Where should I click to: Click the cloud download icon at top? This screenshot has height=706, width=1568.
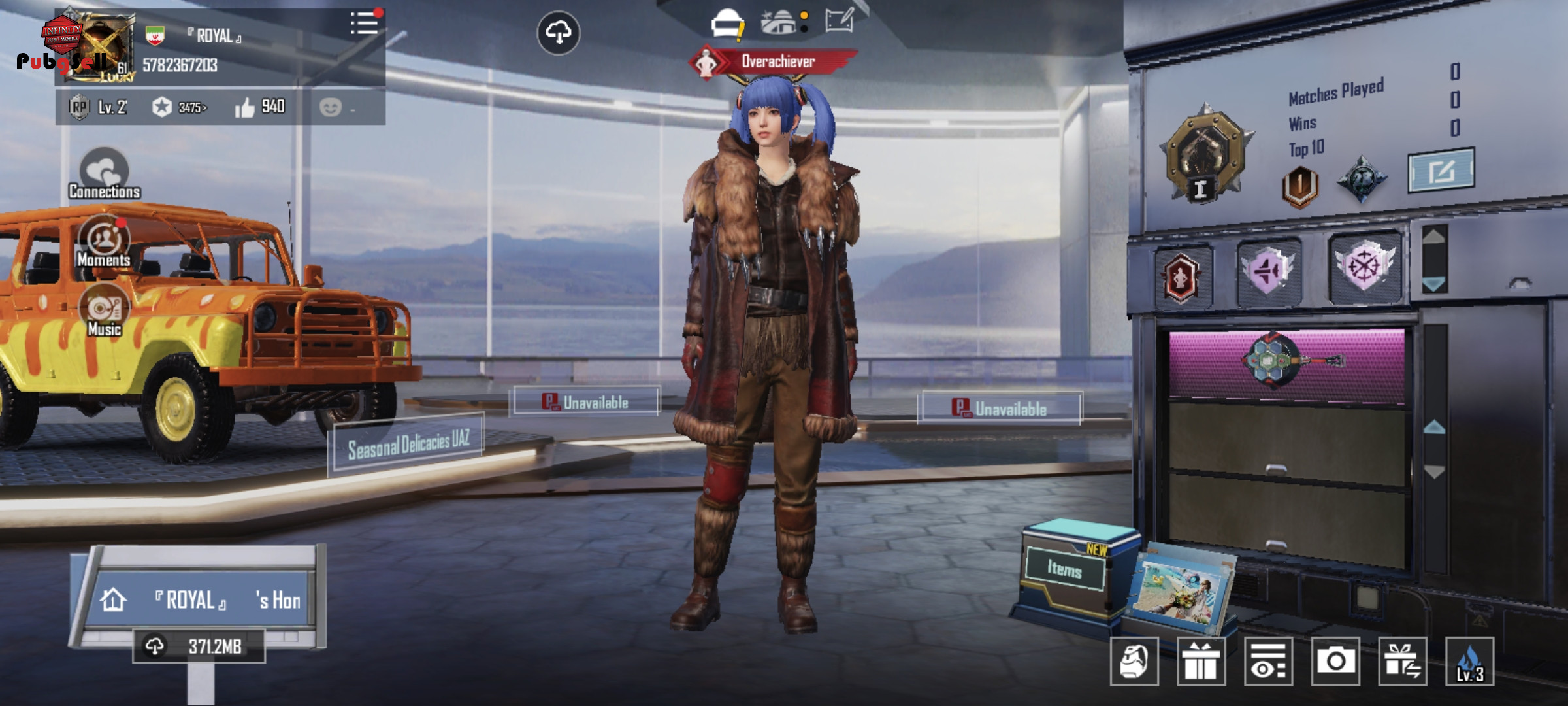[x=558, y=33]
